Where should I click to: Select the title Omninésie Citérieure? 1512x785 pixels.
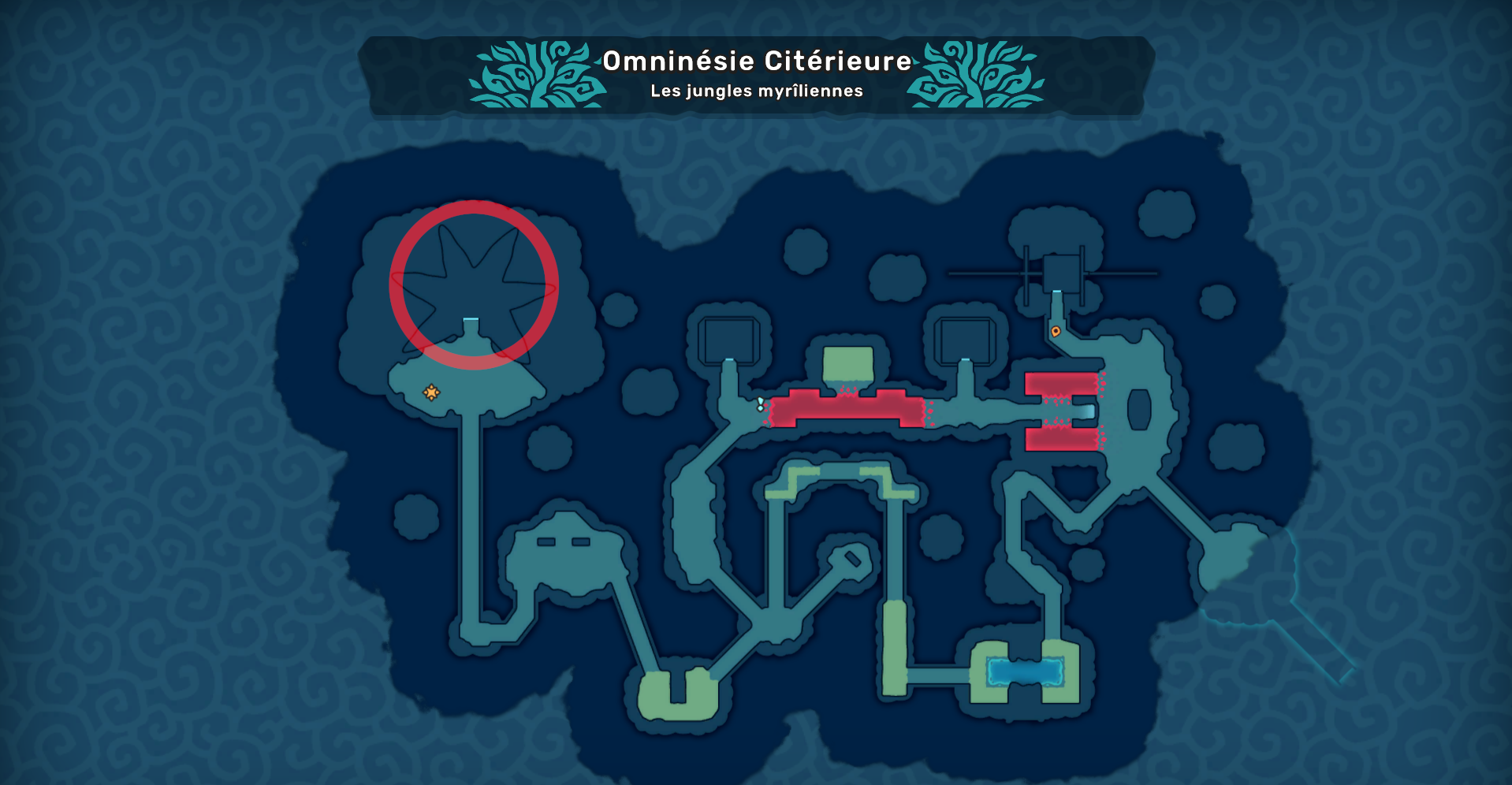(x=754, y=61)
